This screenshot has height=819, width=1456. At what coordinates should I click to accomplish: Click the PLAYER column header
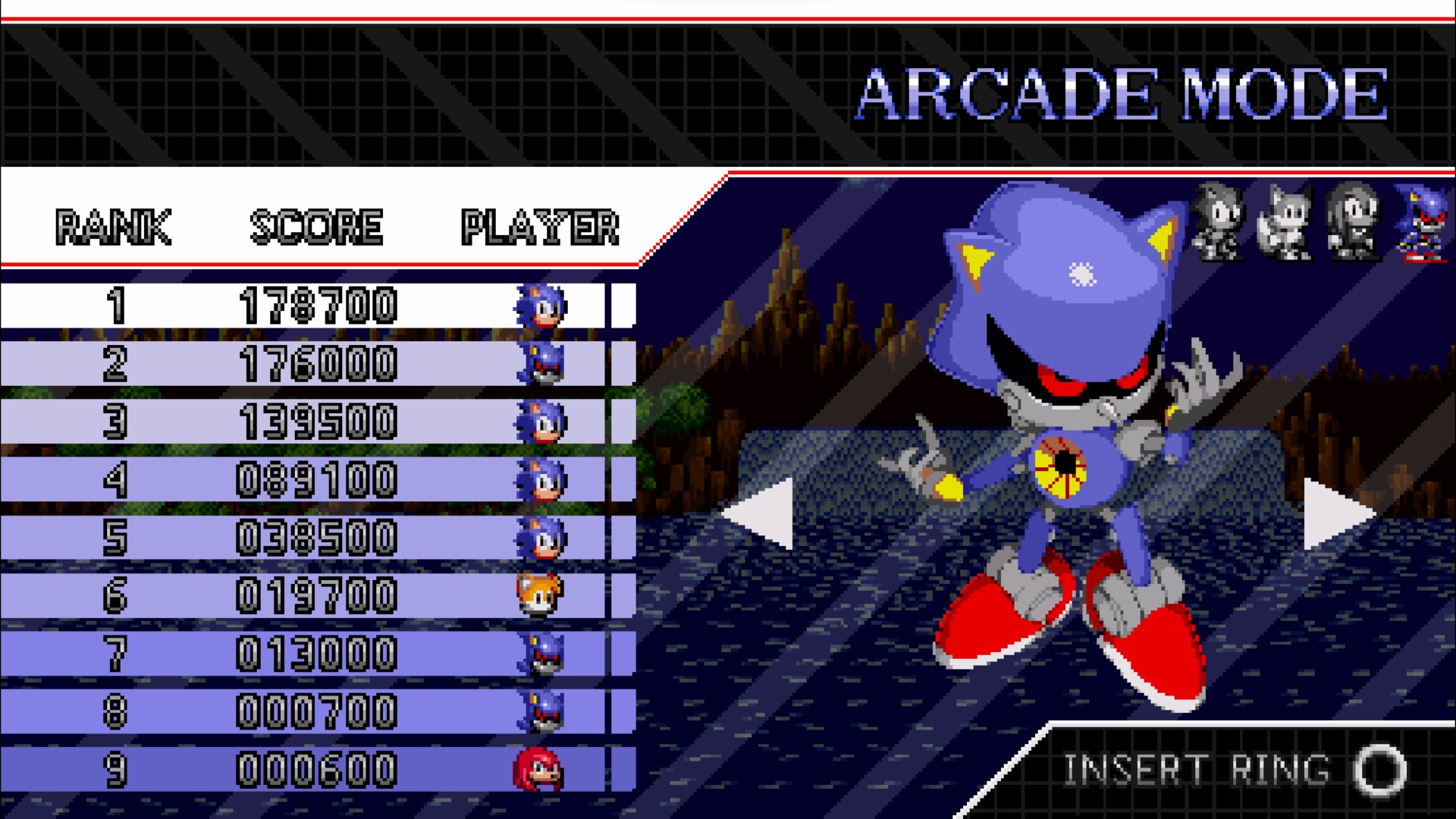point(541,224)
